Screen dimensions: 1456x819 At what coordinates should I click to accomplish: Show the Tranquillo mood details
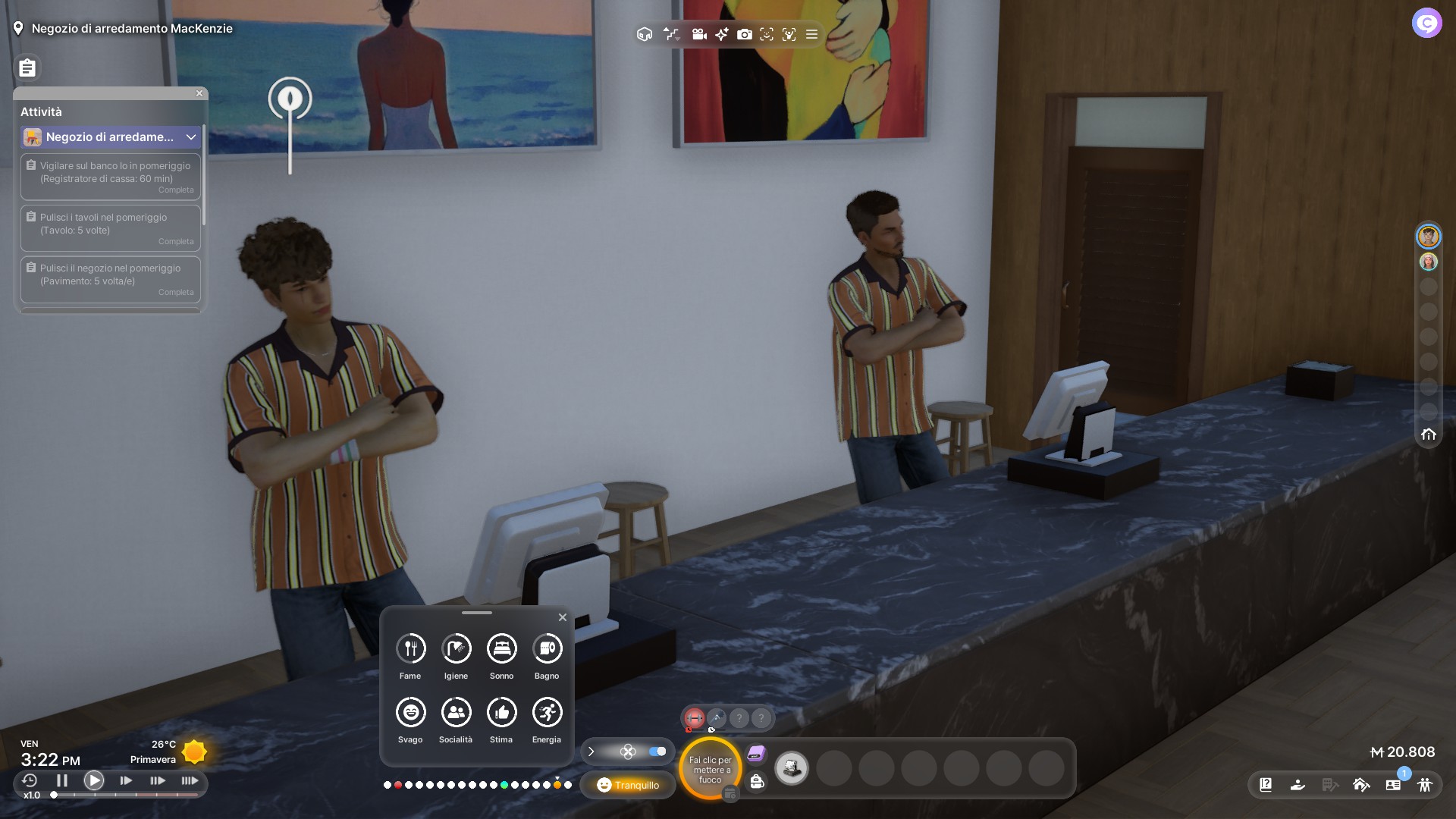pos(628,785)
